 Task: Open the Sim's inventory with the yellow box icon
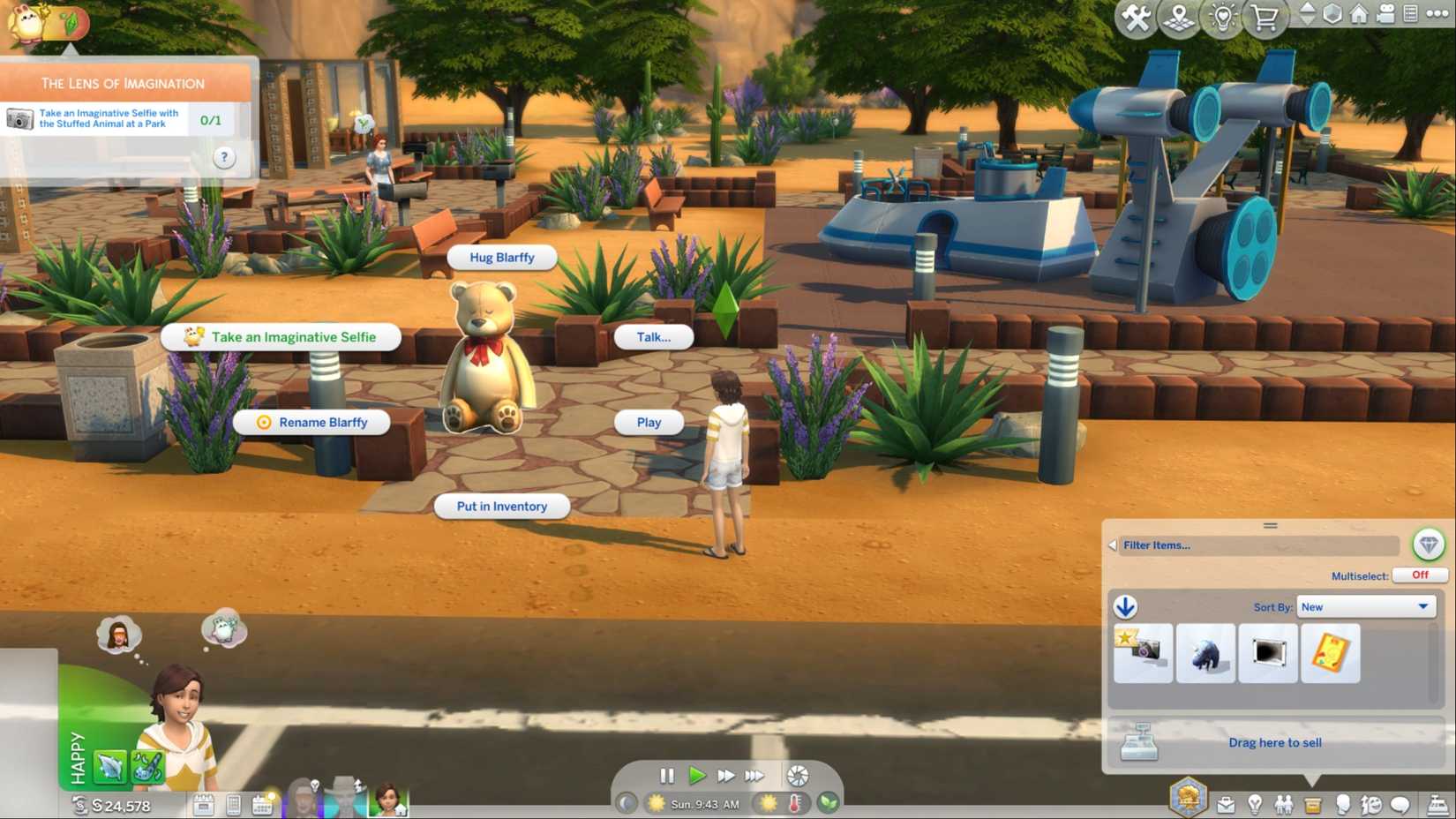tap(1314, 805)
